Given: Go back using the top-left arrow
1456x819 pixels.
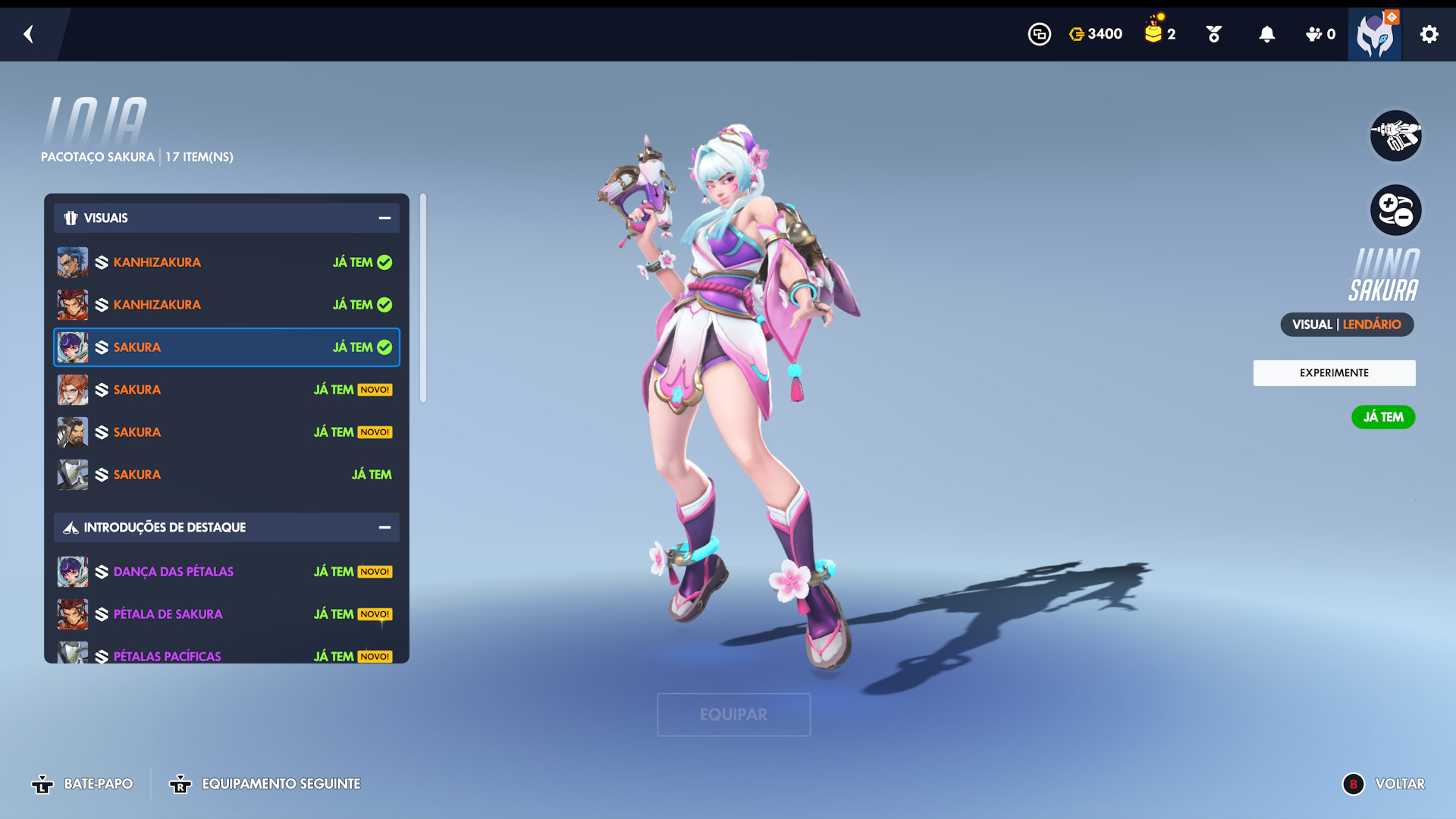Looking at the screenshot, I should [x=29, y=34].
